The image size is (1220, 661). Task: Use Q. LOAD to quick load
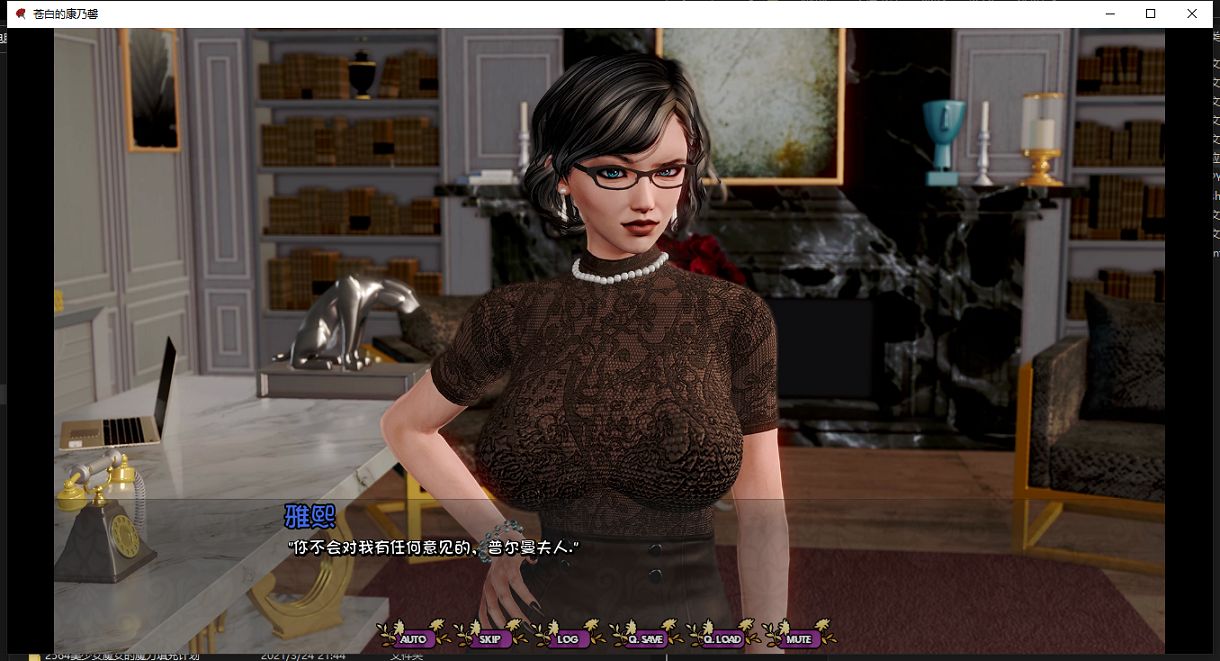point(721,638)
